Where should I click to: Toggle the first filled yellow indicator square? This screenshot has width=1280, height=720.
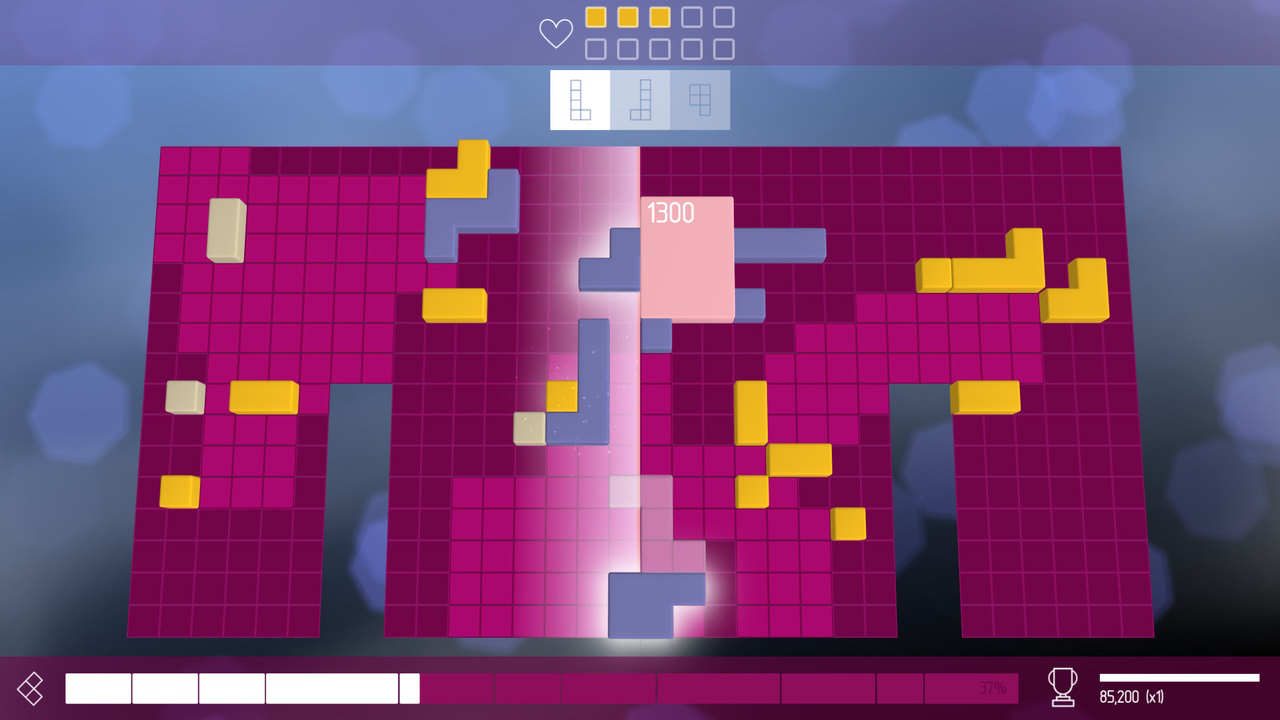pos(594,17)
